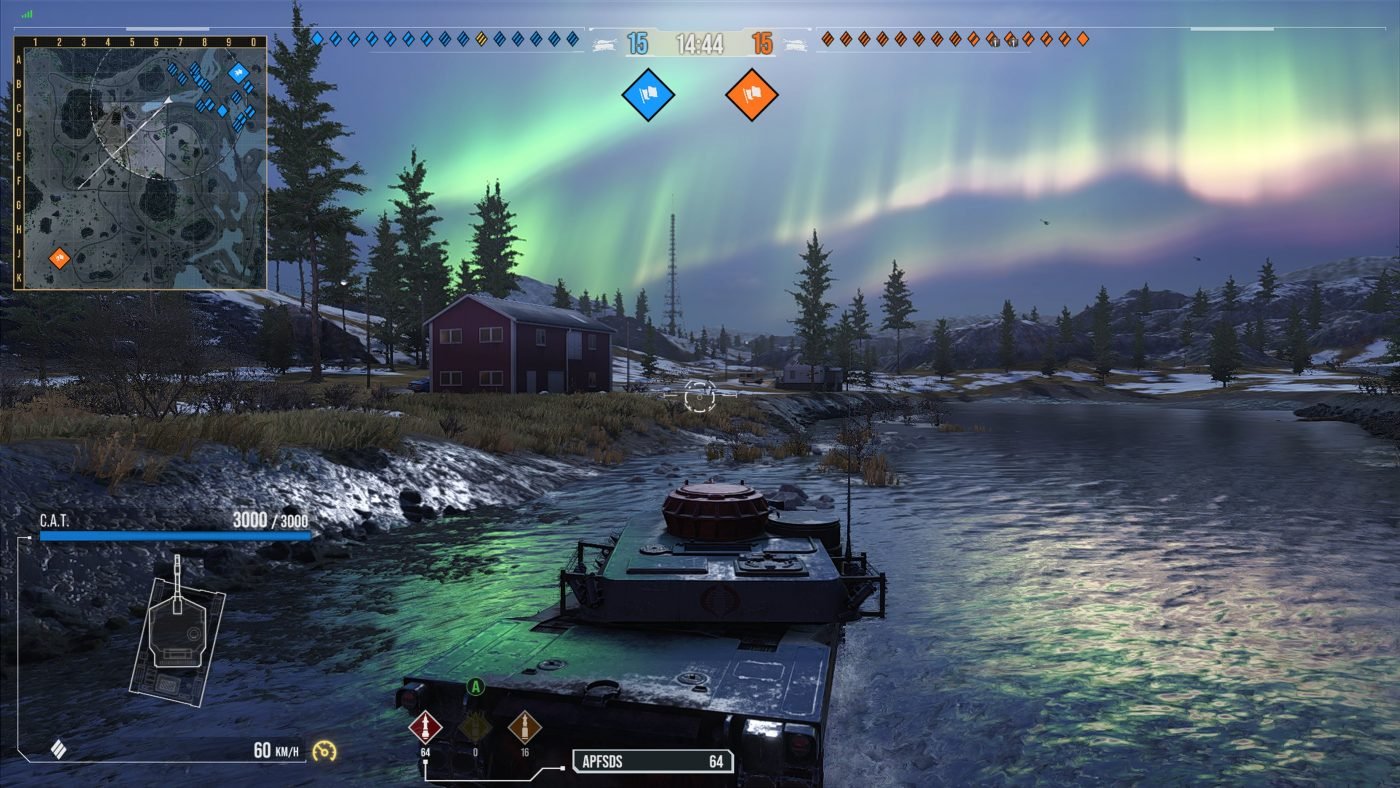Screen dimensions: 1400x788
Task: Open the tactical minimap
Action: (x=140, y=163)
